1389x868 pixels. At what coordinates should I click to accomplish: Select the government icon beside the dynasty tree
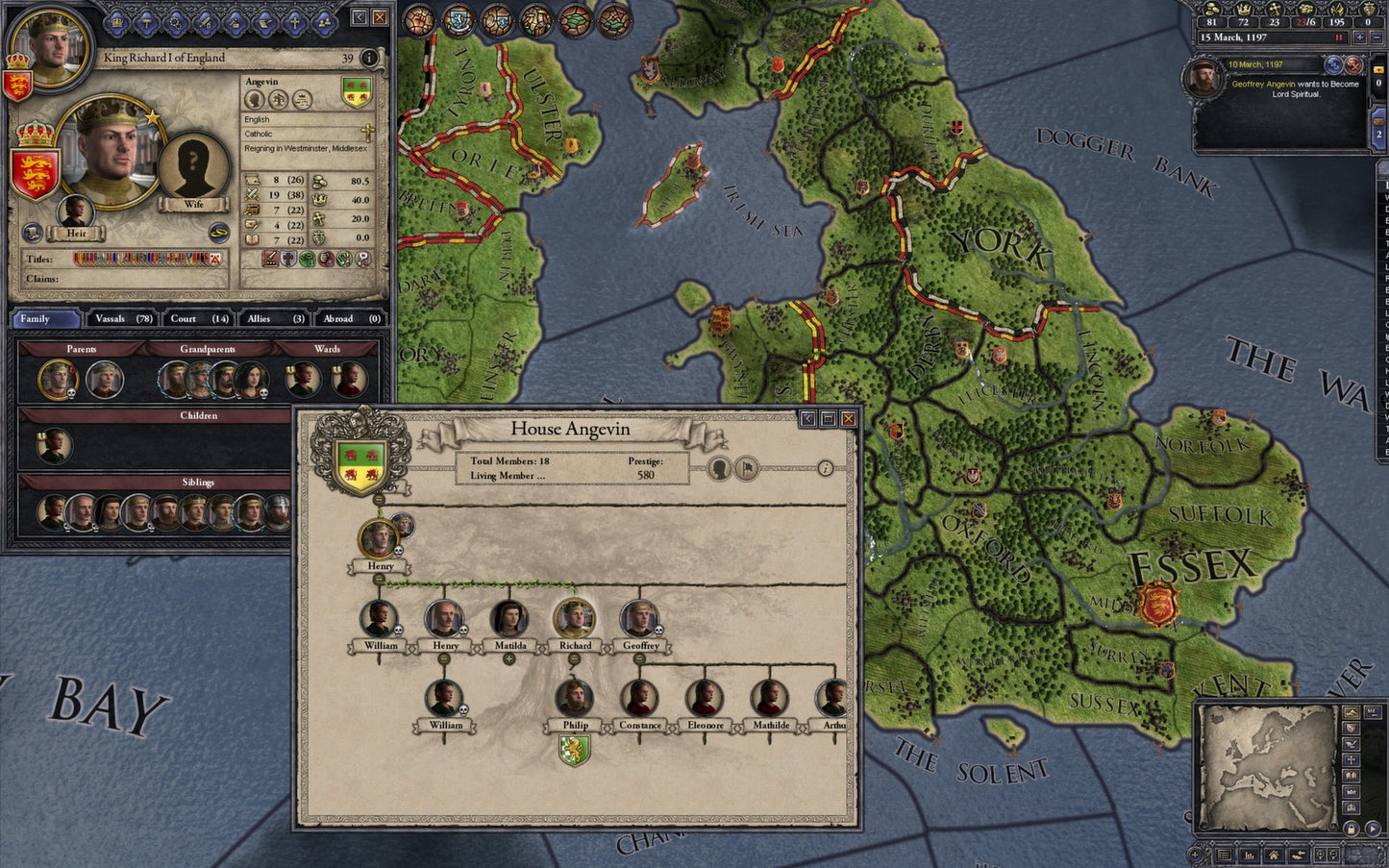click(x=302, y=100)
